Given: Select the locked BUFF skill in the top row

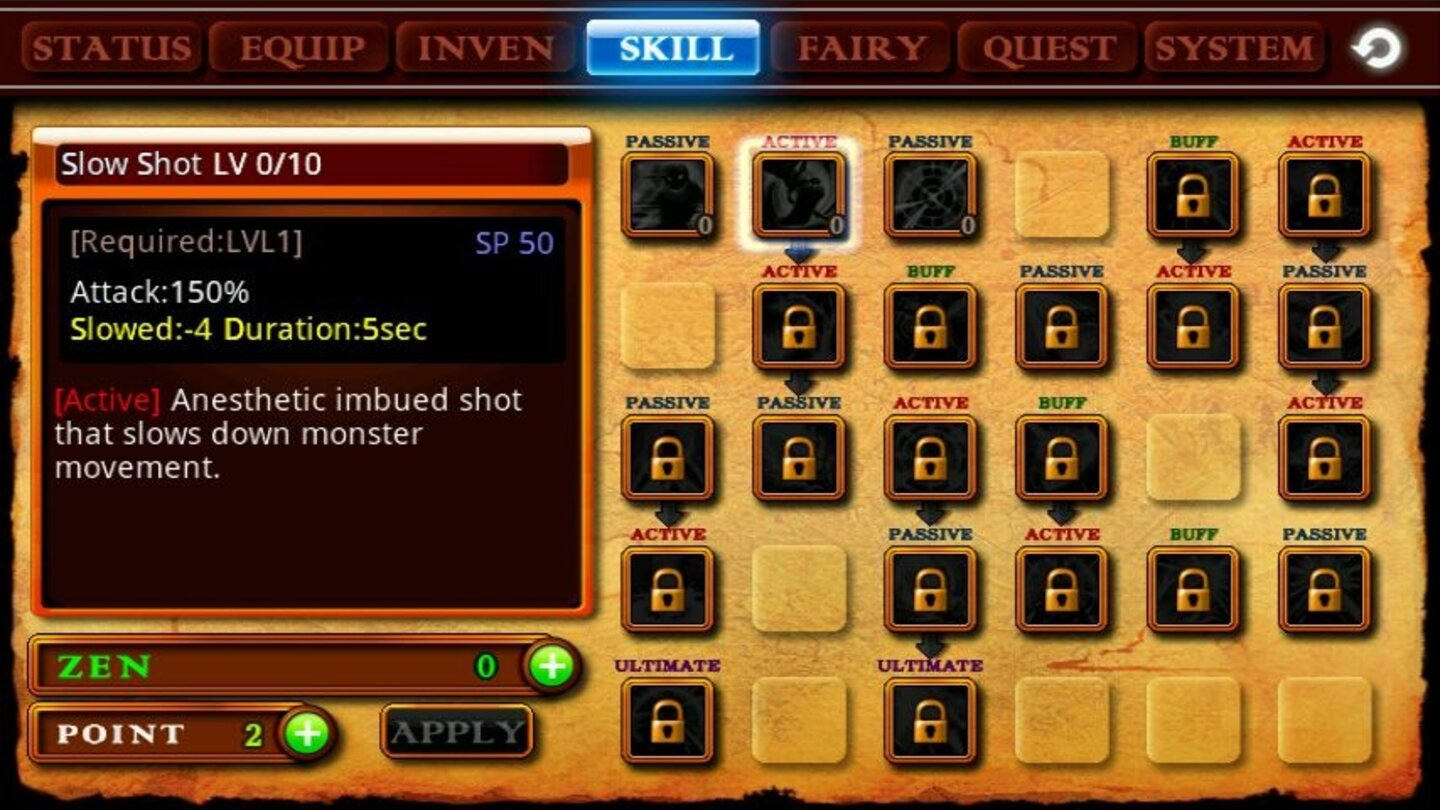Looking at the screenshot, I should [1192, 193].
